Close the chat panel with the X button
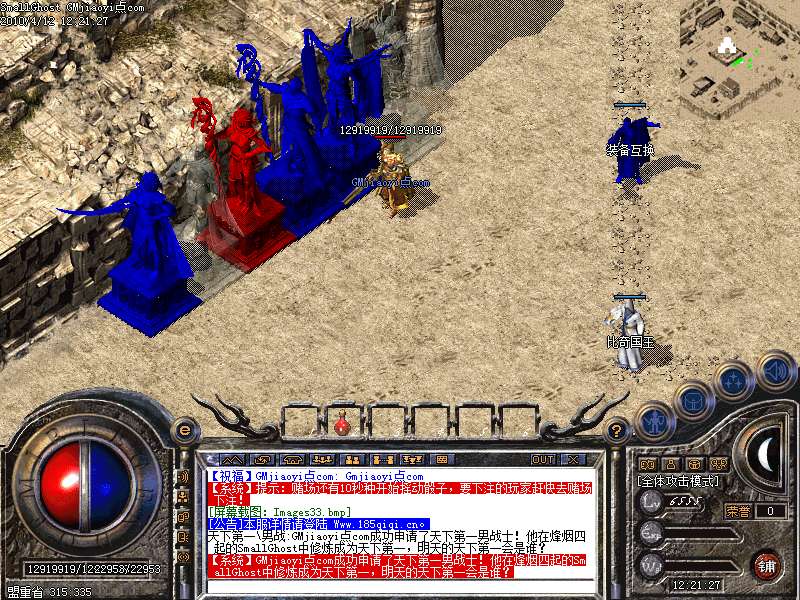The height and width of the screenshot is (600, 800). [573, 459]
